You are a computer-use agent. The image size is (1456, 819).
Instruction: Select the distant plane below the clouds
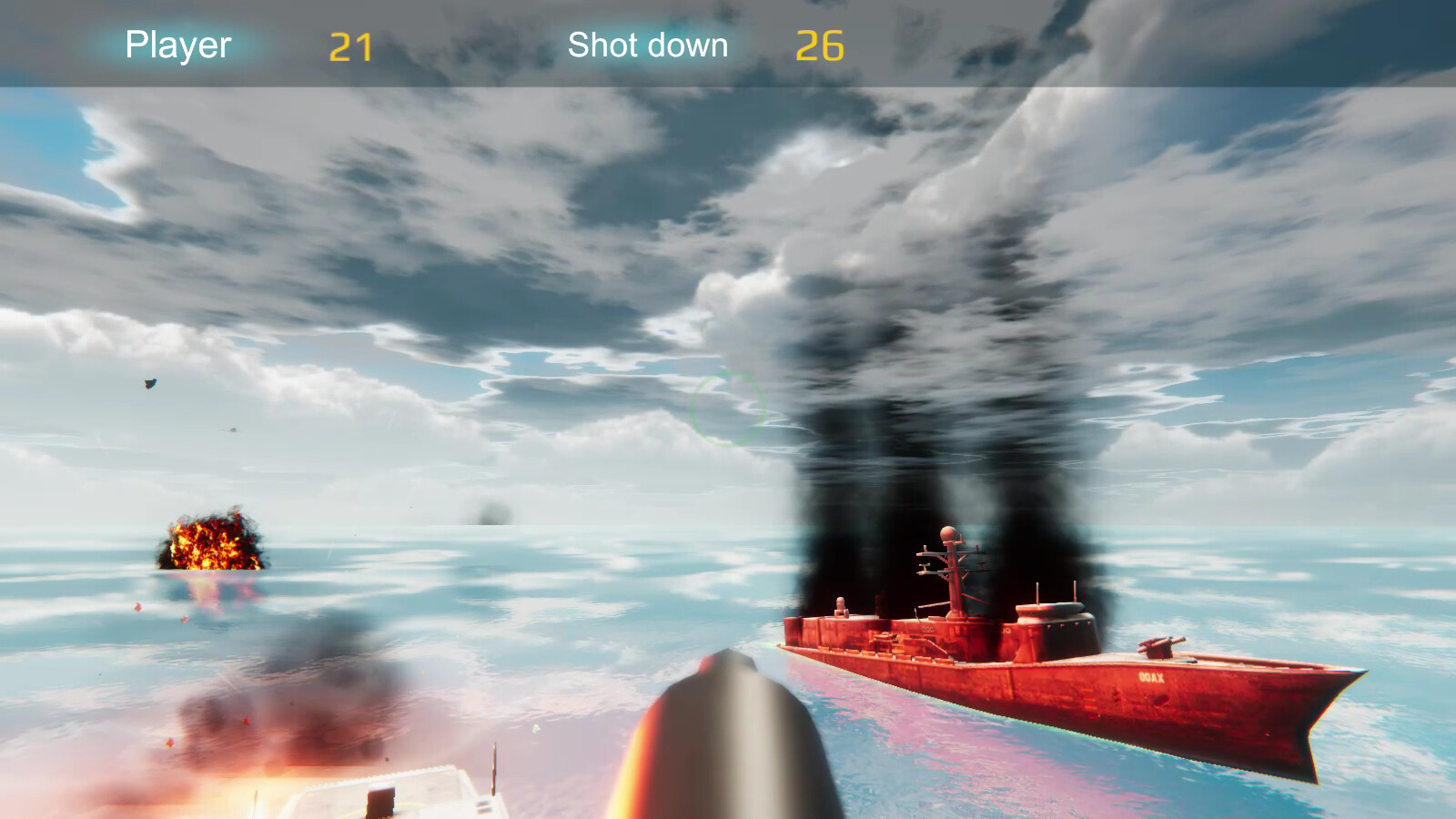point(230,430)
